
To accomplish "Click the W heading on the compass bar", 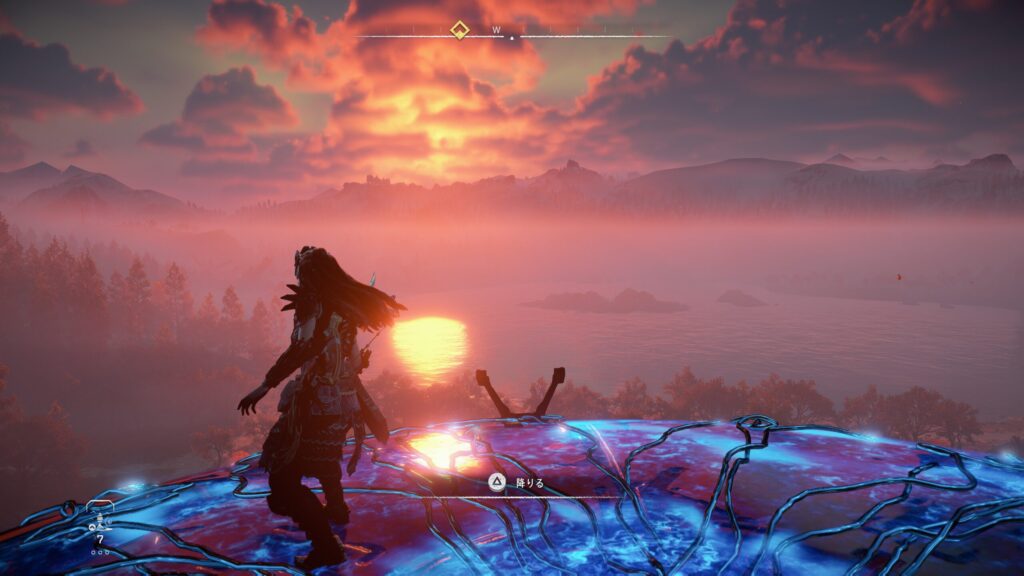I will 495,30.
